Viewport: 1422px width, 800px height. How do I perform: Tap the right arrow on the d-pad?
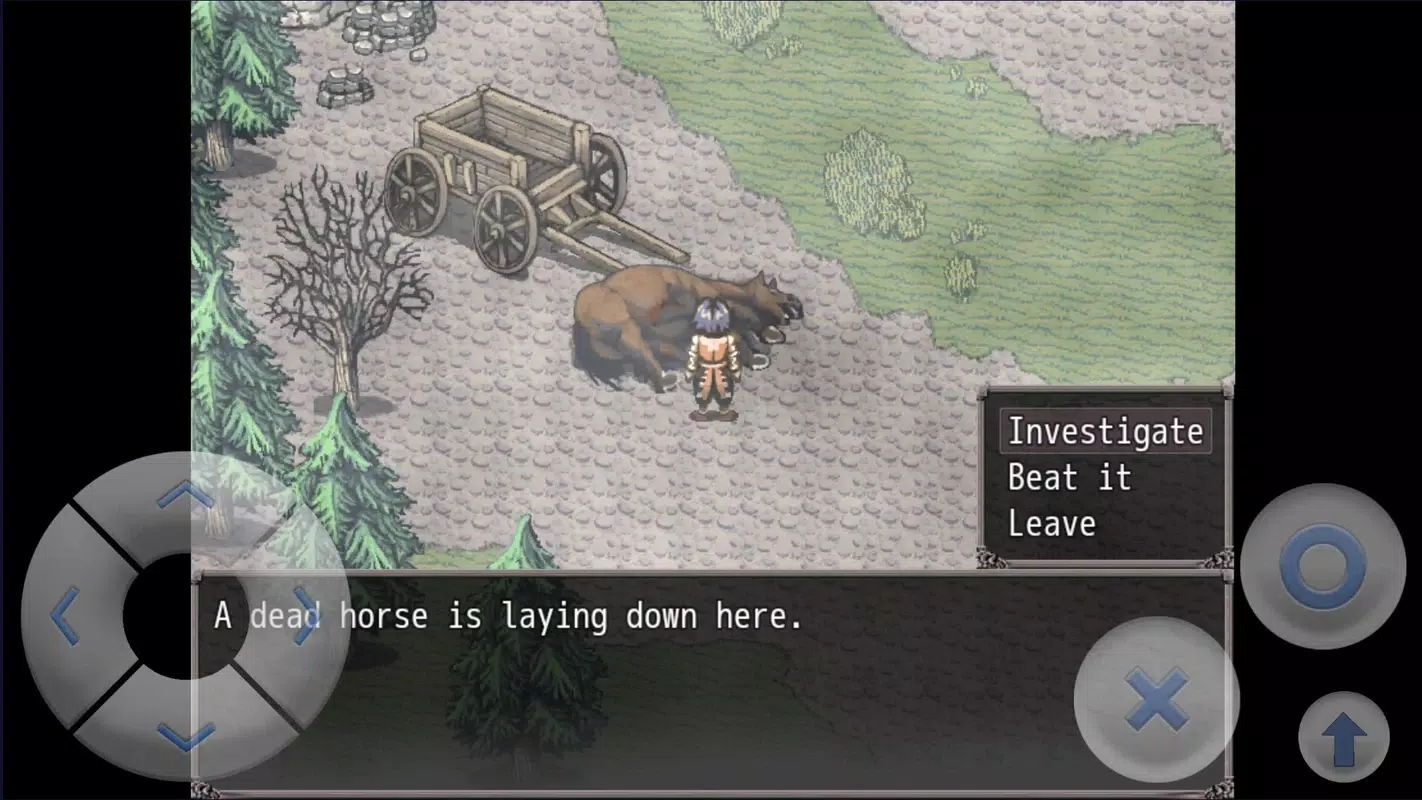pos(305,616)
